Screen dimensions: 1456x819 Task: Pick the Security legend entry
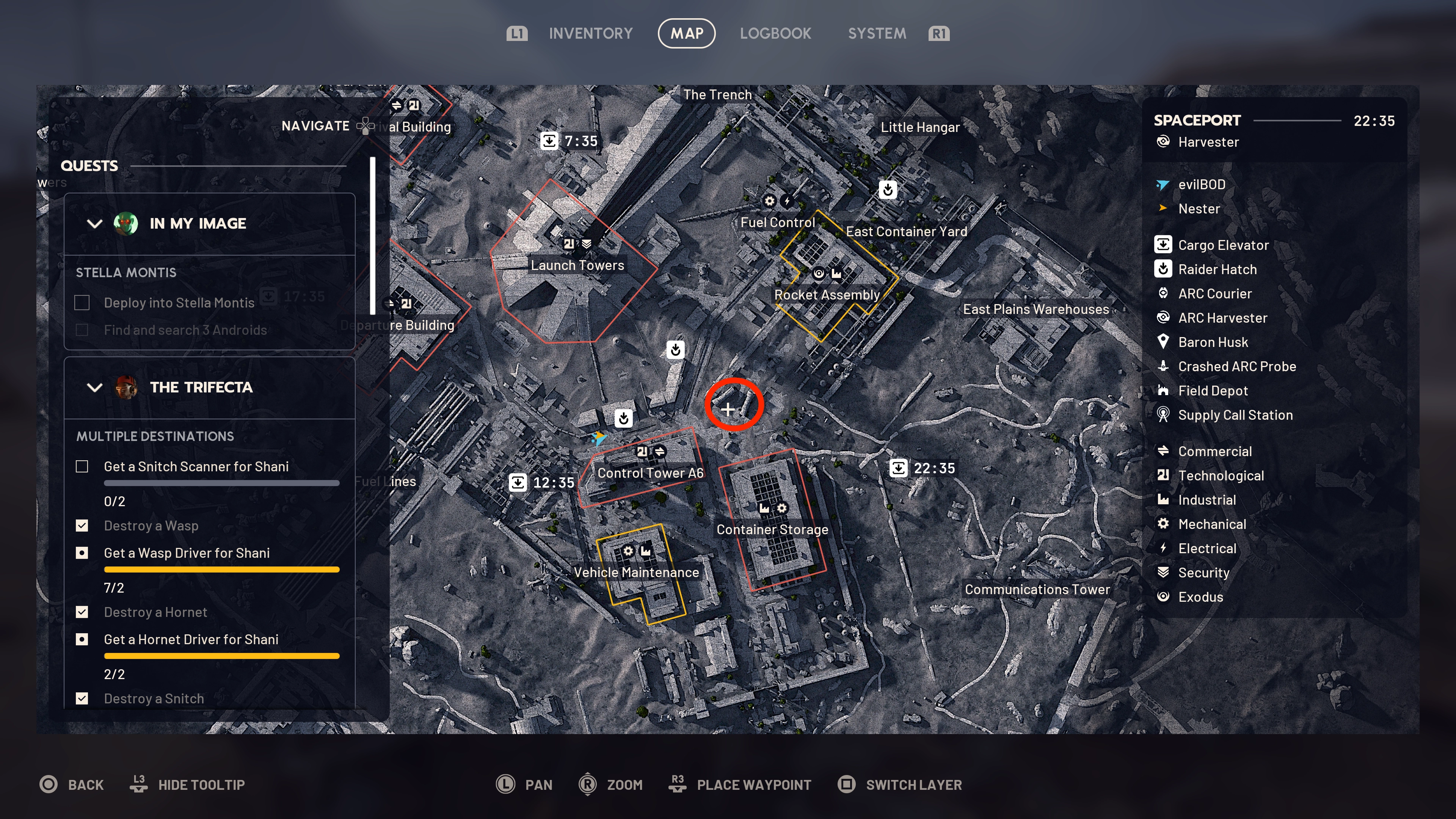pyautogui.click(x=1203, y=573)
